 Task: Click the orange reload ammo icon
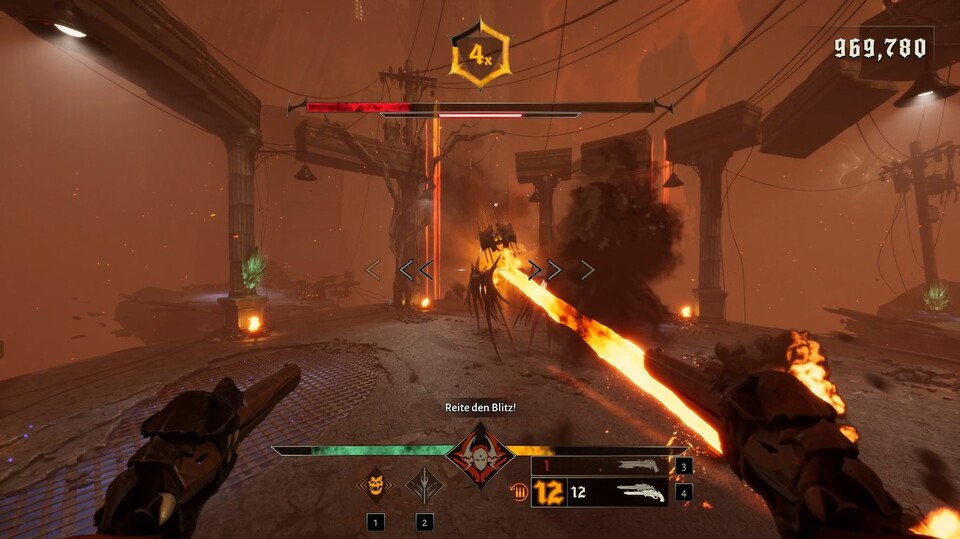(x=518, y=492)
